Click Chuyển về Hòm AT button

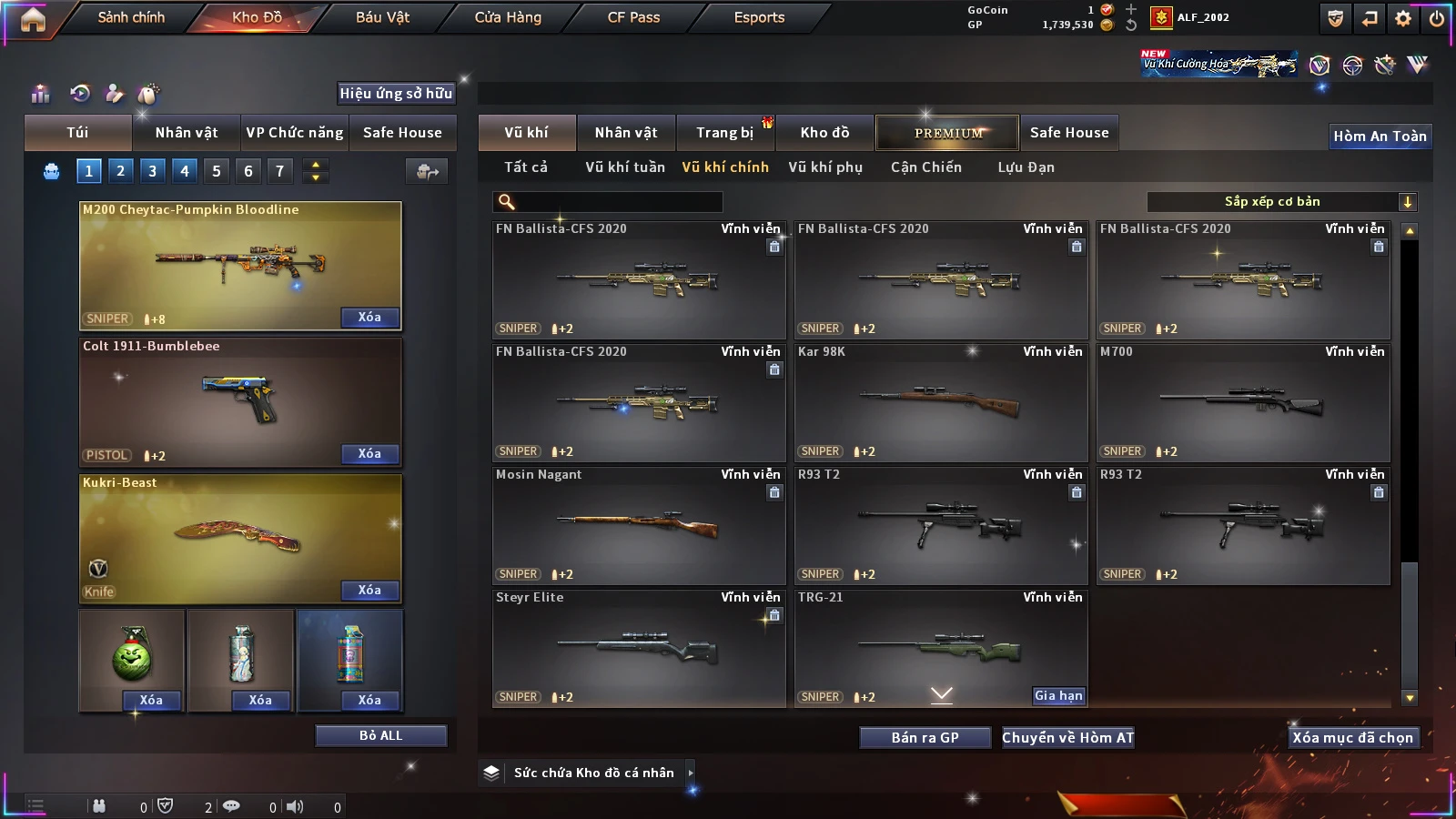click(x=1067, y=737)
